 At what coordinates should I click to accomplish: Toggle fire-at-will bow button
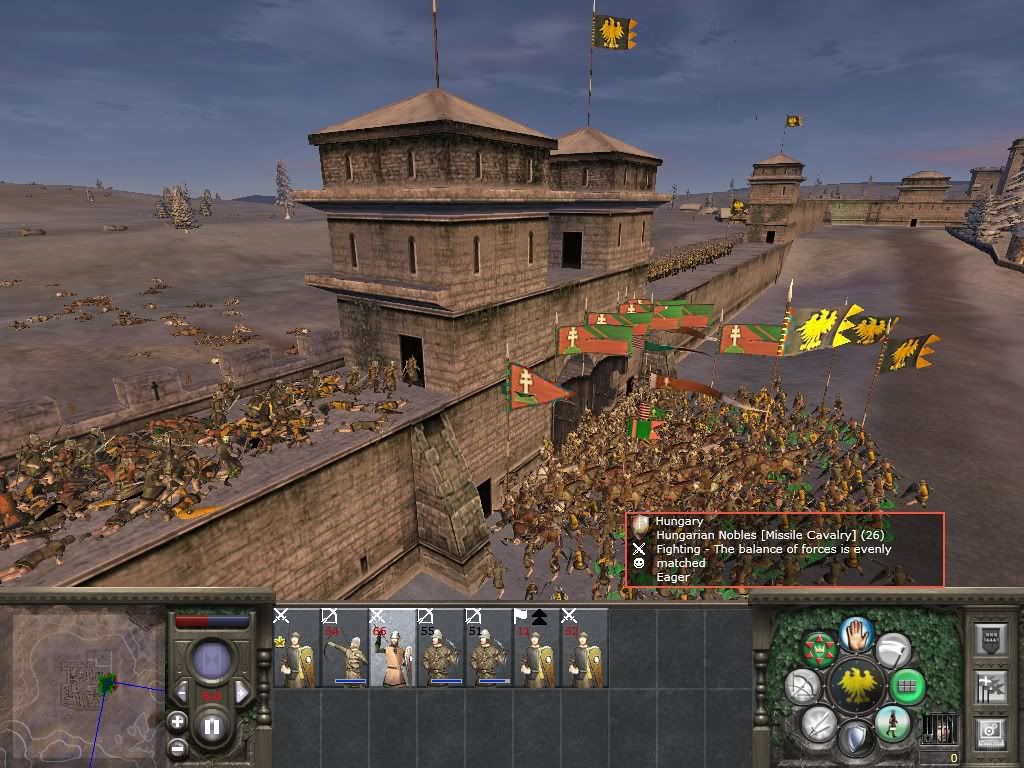[803, 687]
